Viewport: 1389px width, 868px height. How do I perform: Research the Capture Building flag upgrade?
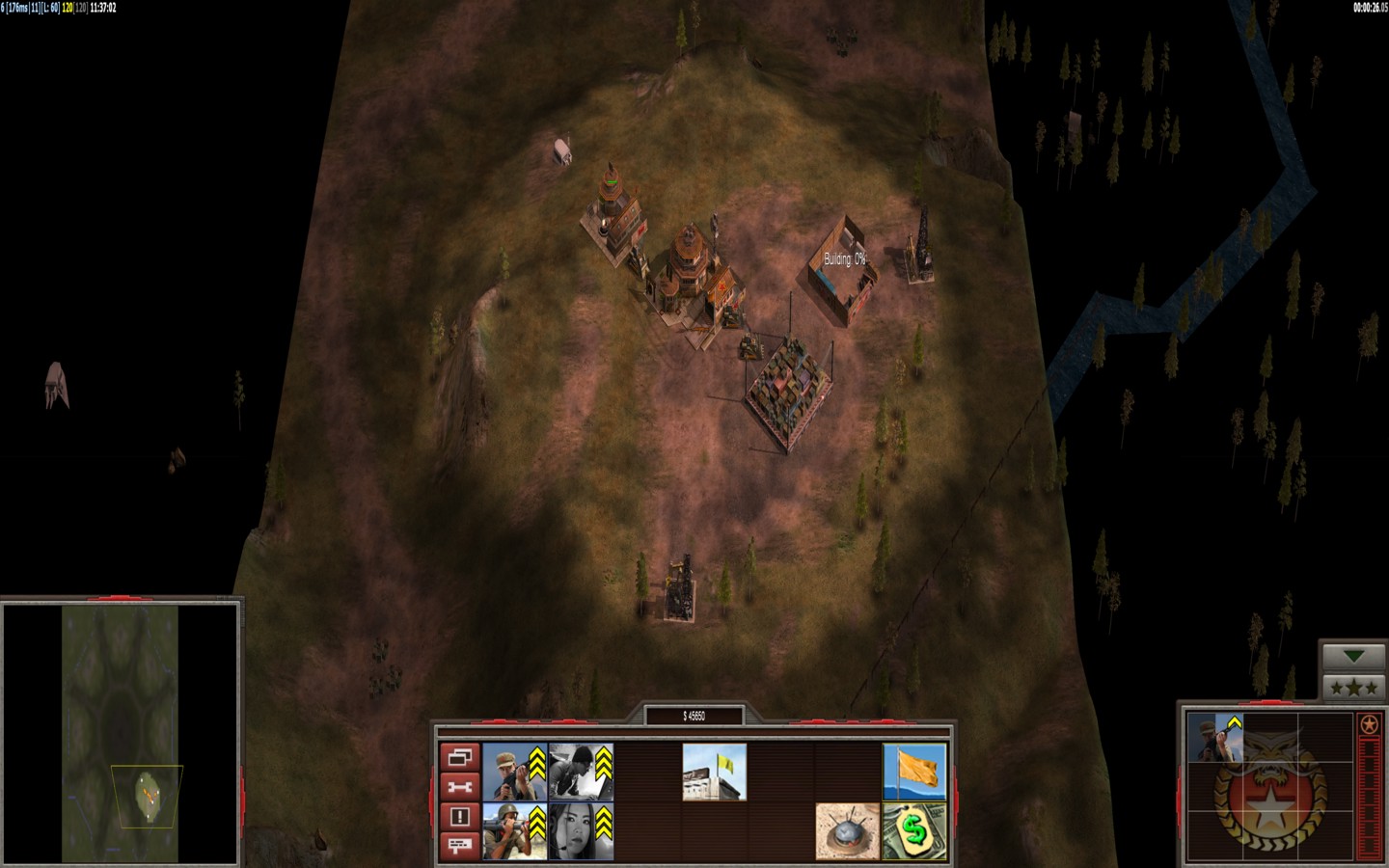(x=714, y=772)
